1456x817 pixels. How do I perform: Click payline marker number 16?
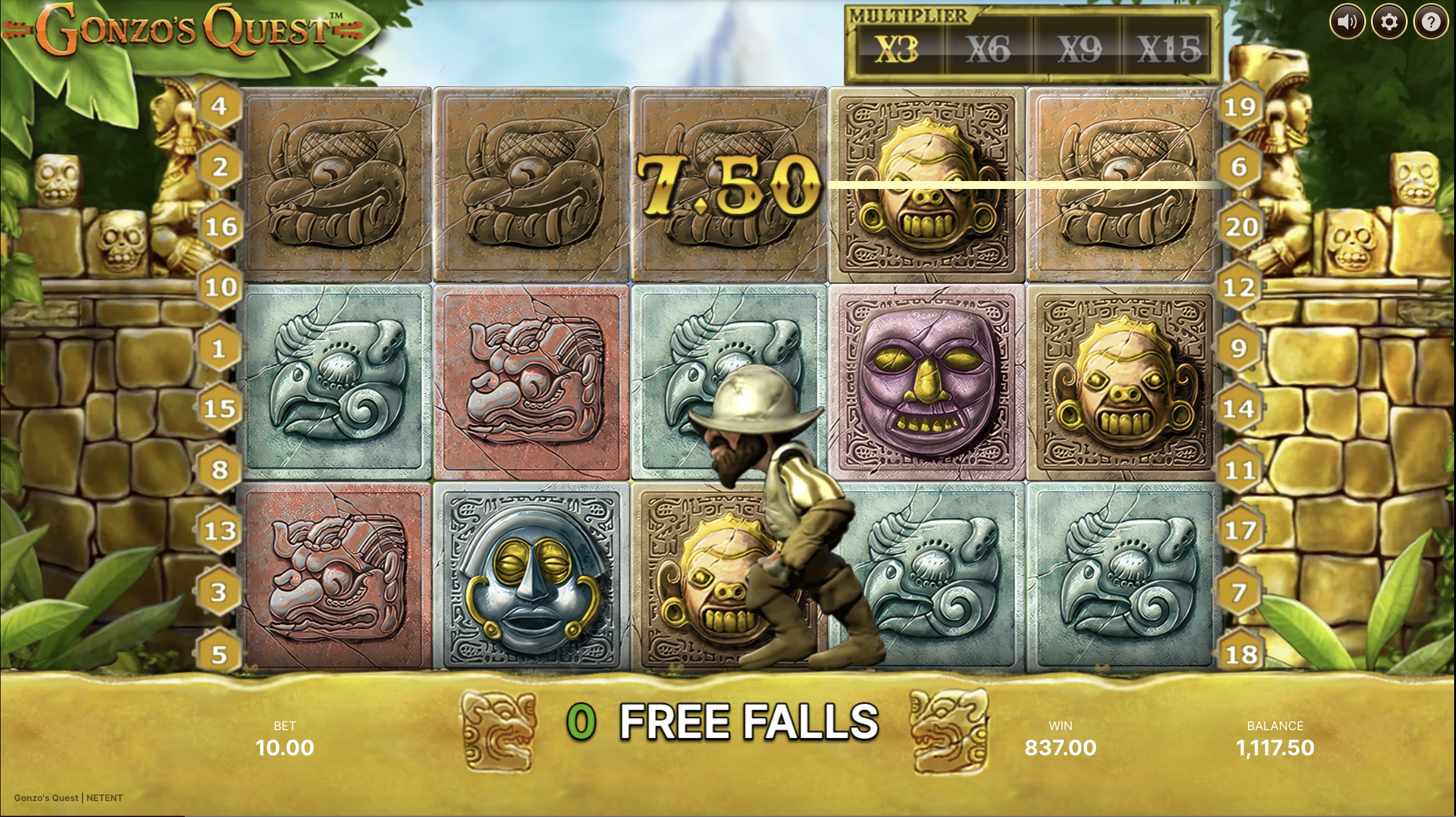pyautogui.click(x=220, y=227)
